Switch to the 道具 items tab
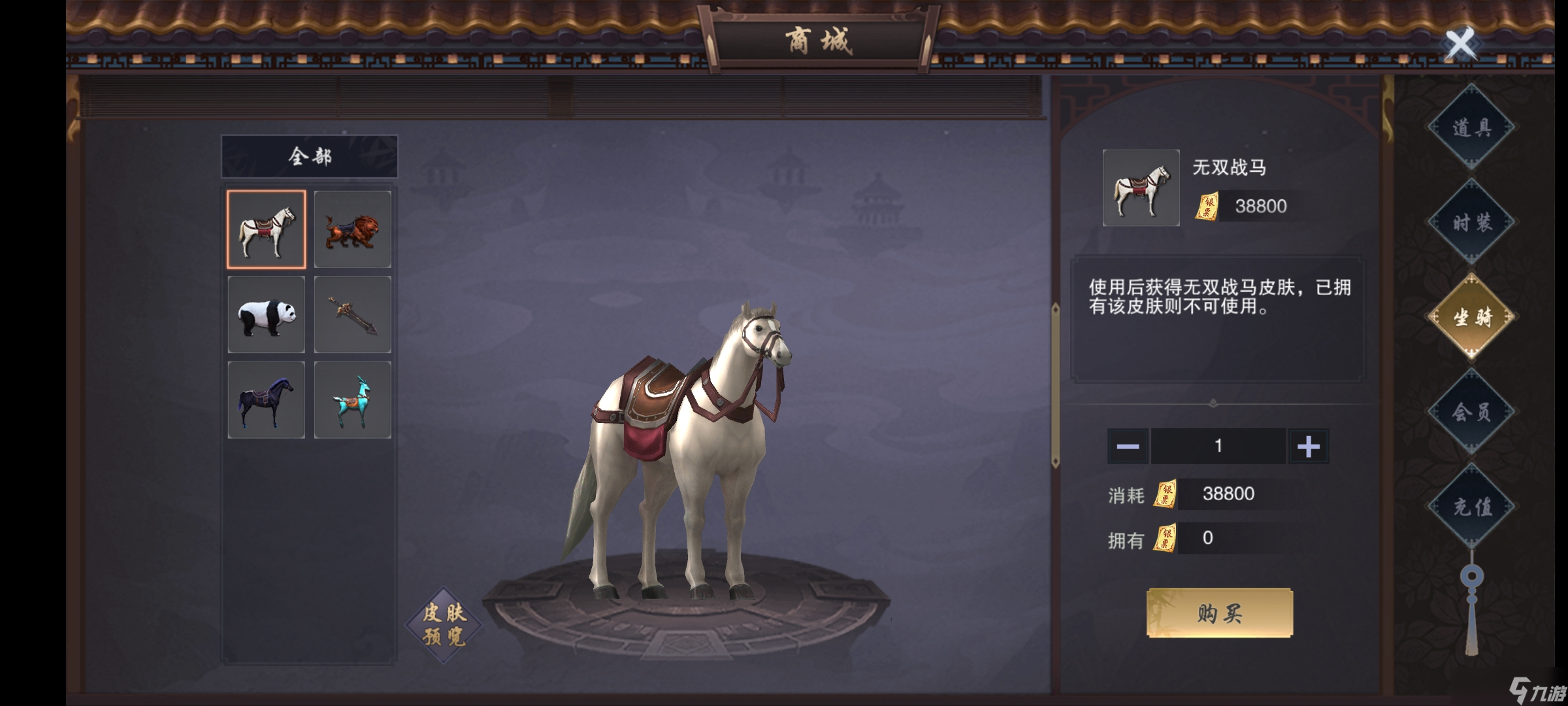The image size is (1568, 706). (1471, 127)
